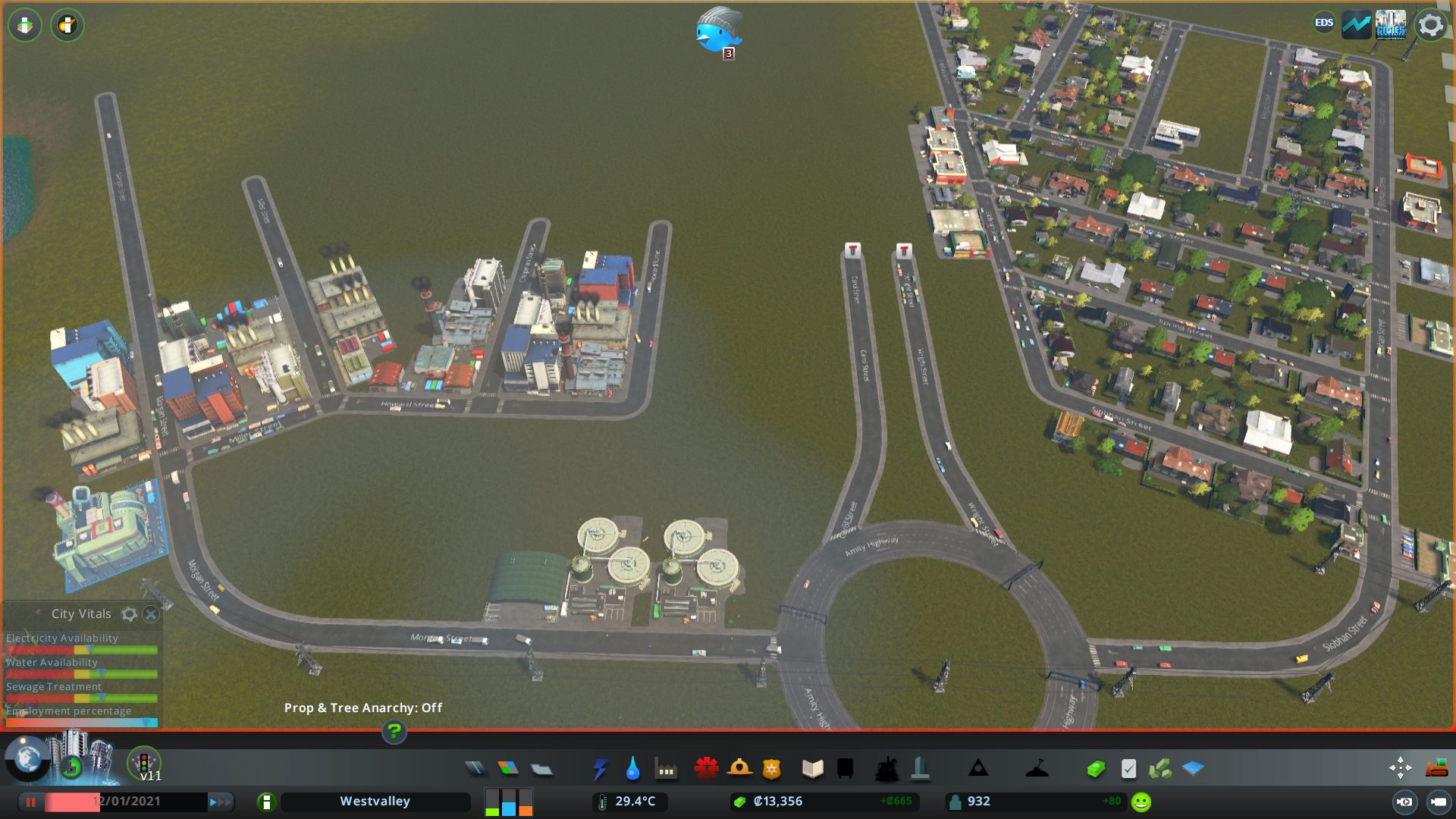The height and width of the screenshot is (819, 1456).
Task: Open the Education menu via book icon
Action: pyautogui.click(x=811, y=768)
